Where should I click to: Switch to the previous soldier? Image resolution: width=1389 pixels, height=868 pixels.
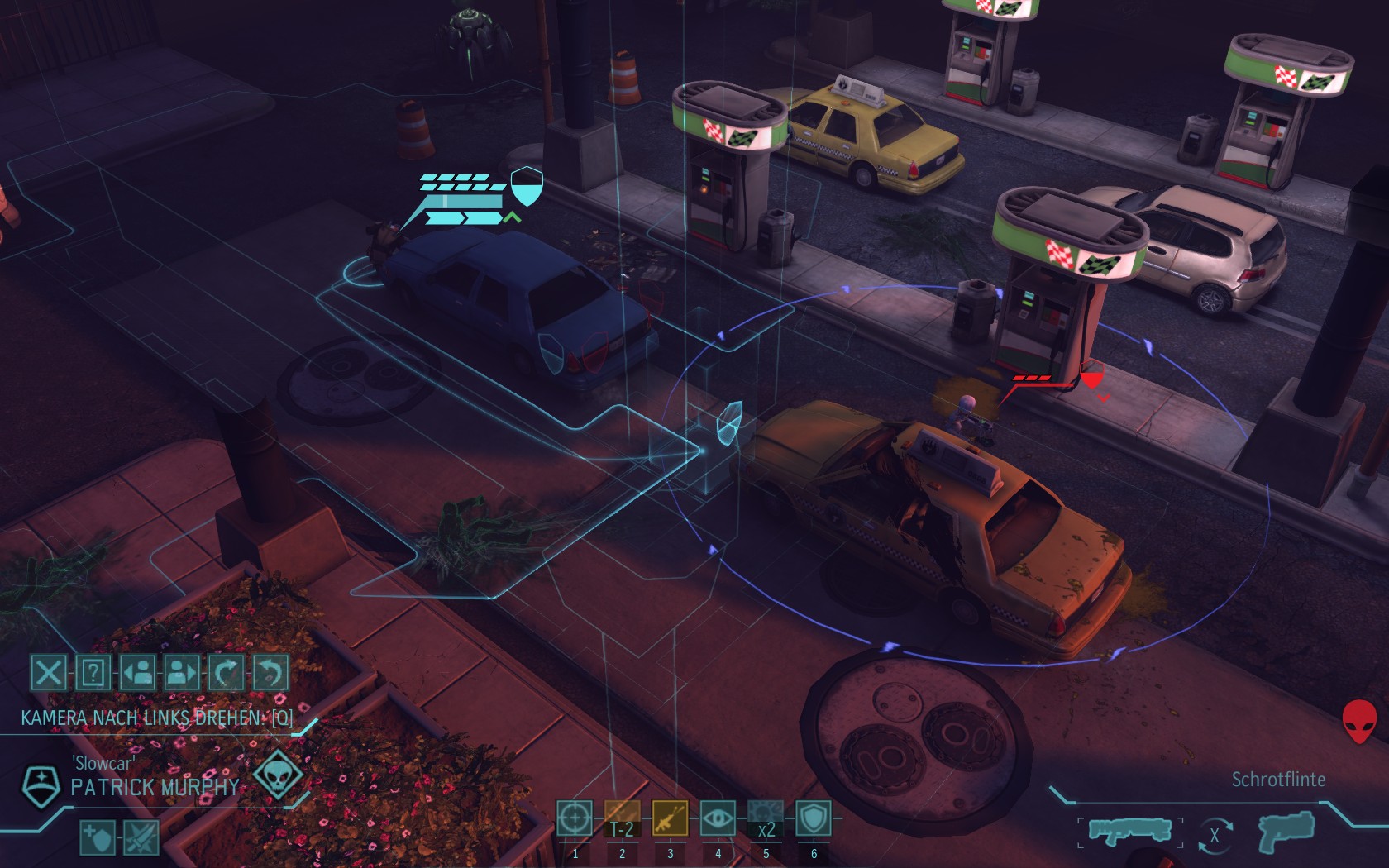(x=137, y=673)
